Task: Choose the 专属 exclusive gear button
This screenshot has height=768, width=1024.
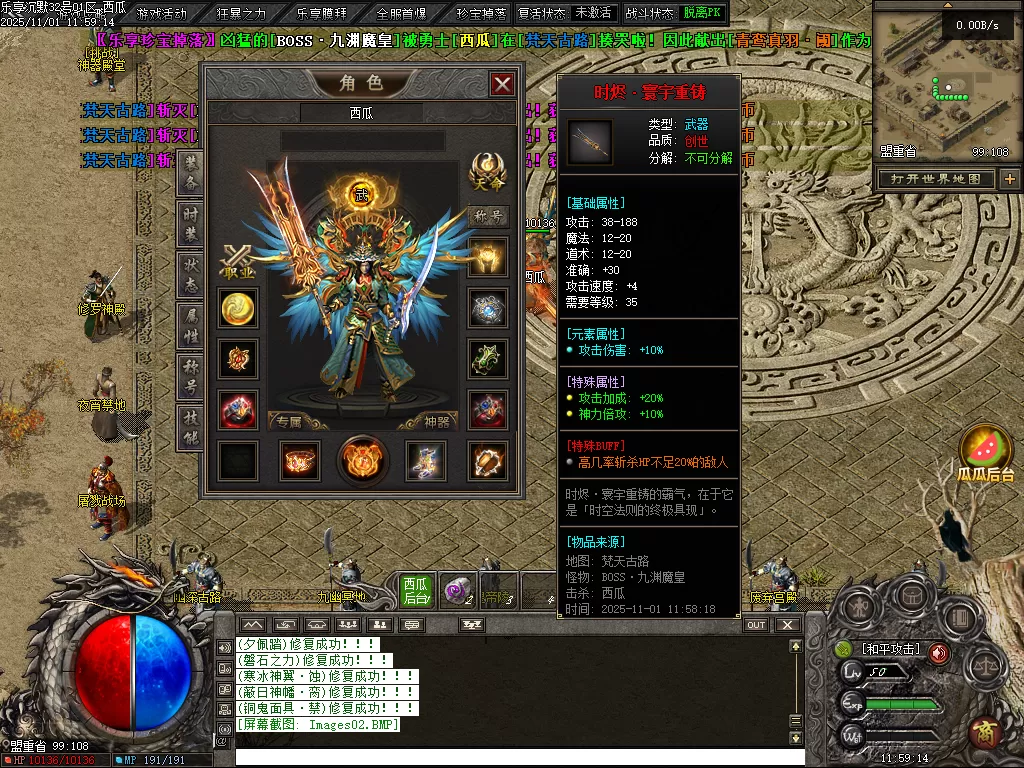Action: [289, 422]
